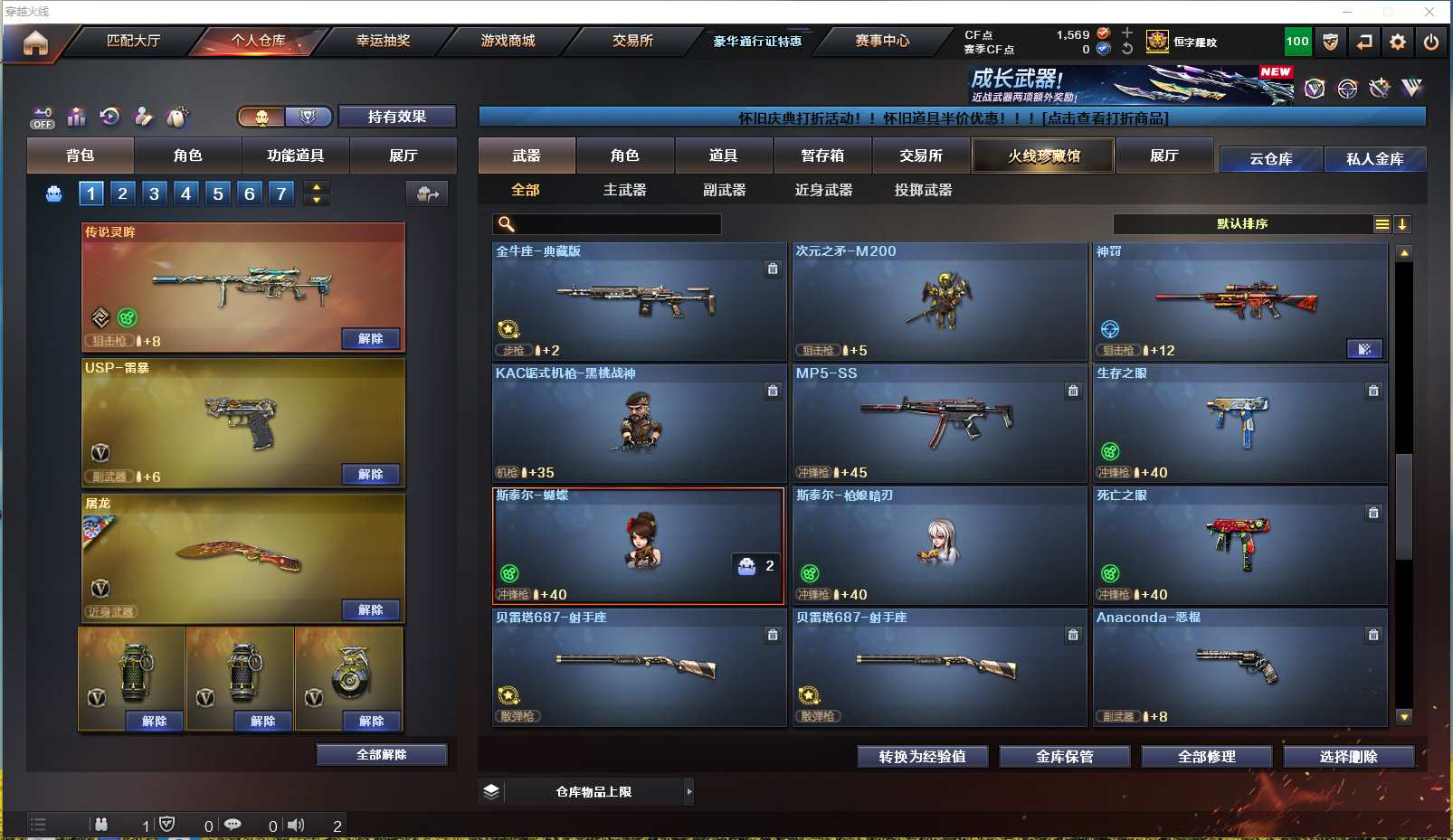This screenshot has height=840, width=1453.
Task: Close the game window
Action: tap(1429, 12)
